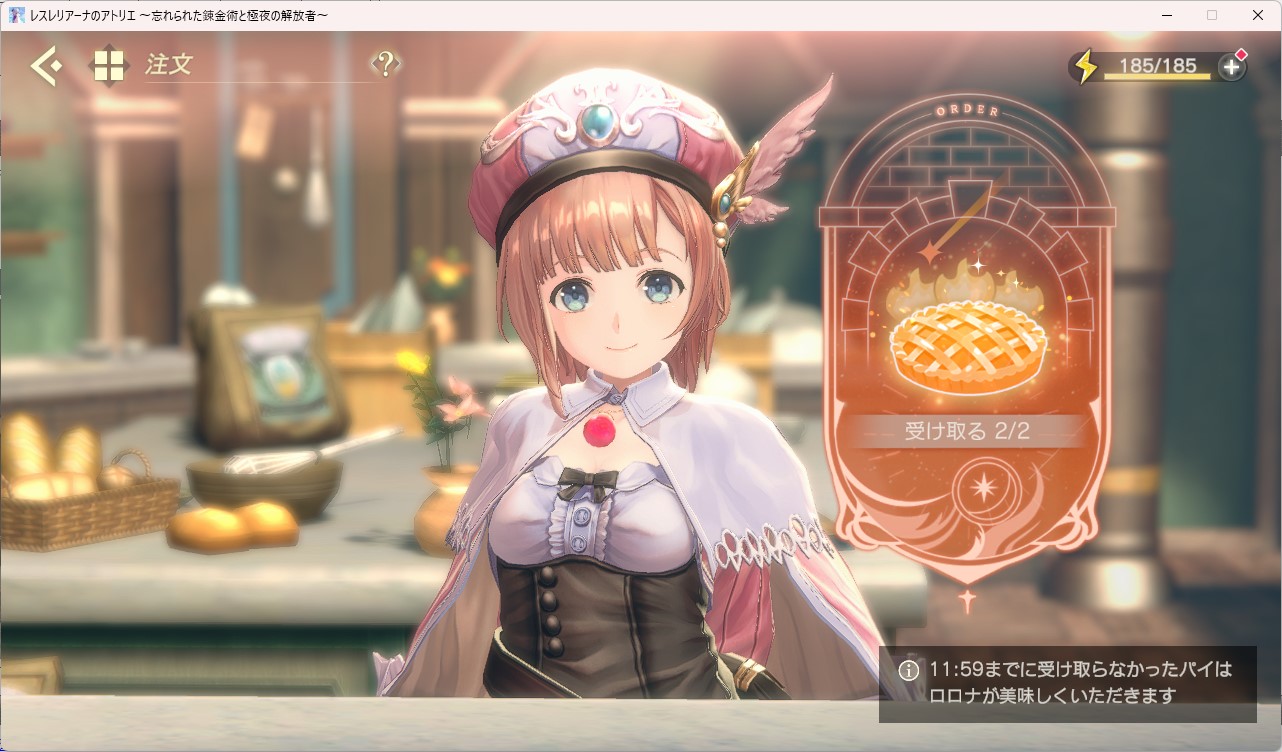The image size is (1282, 752).
Task: Minimize the game window
Action: point(1166,15)
